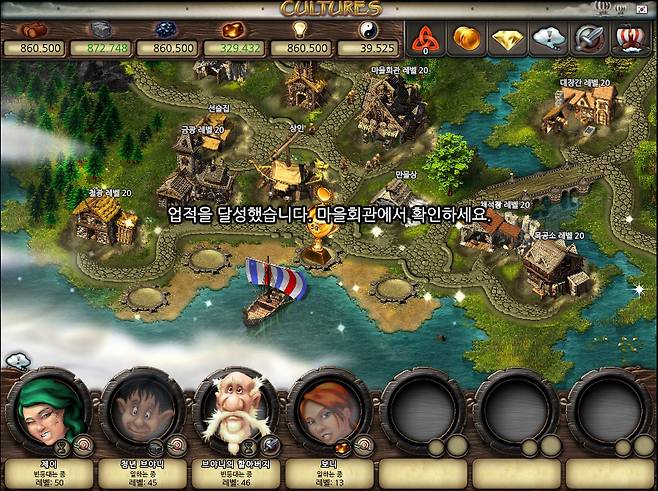Open the 마을회관 level 20 building label
Image resolution: width=658 pixels, height=491 pixels.
click(399, 71)
